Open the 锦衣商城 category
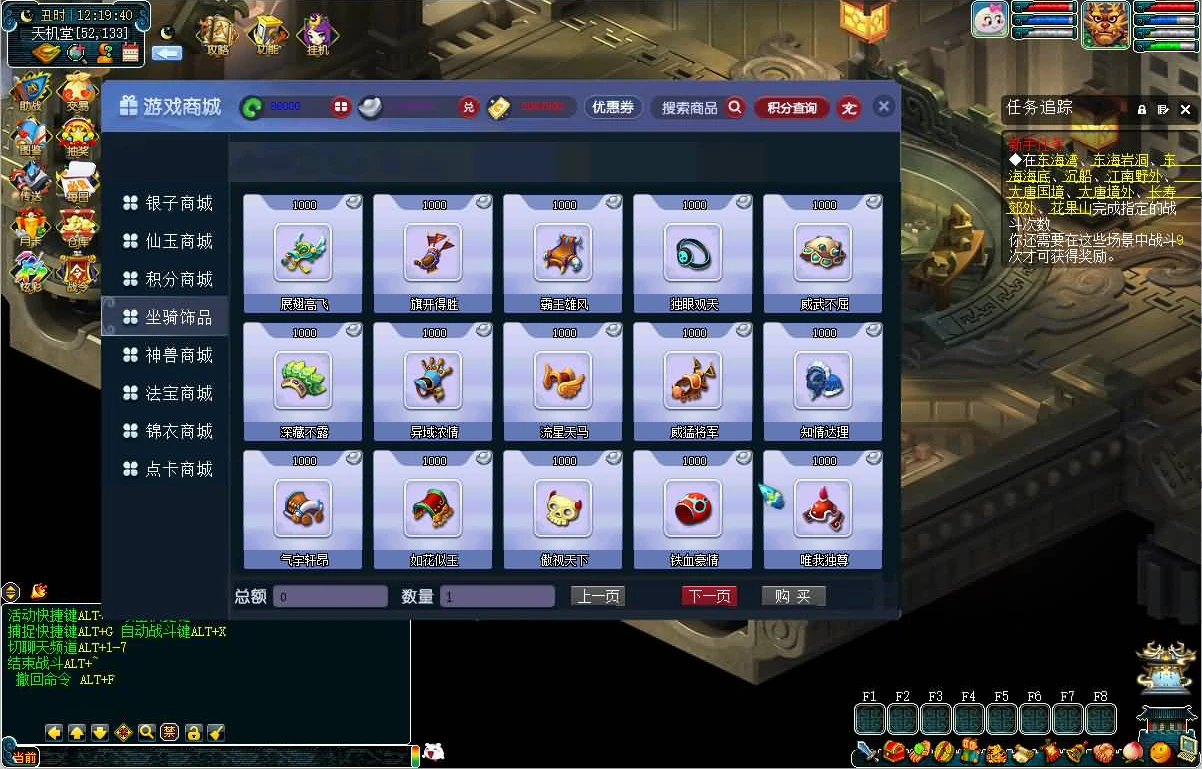This screenshot has width=1202, height=769. [x=168, y=432]
